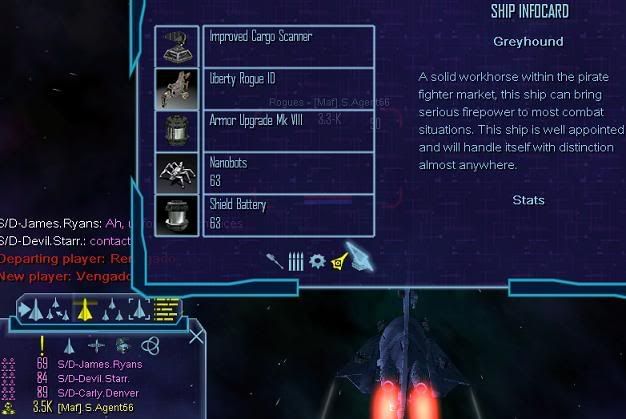Close the contact list panel
Viewport: 626px width, 419px height.
(196, 337)
